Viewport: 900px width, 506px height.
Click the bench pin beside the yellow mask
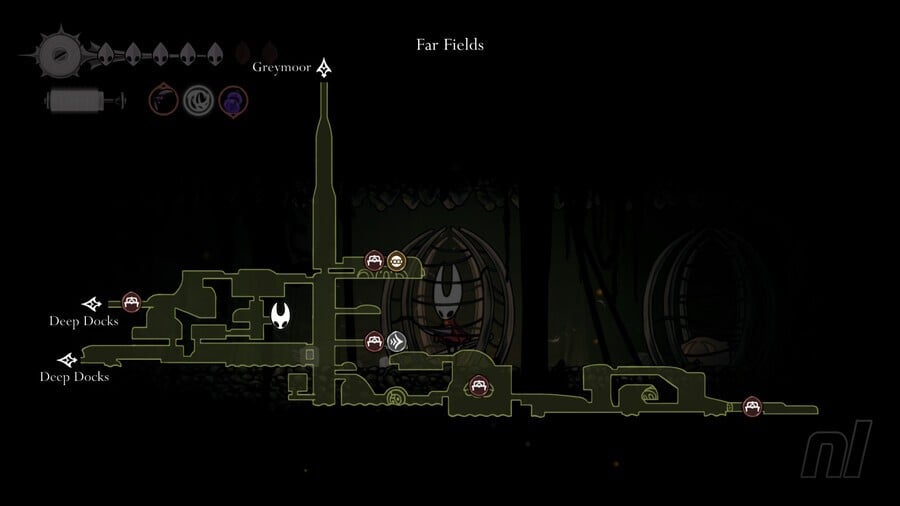pyautogui.click(x=374, y=262)
